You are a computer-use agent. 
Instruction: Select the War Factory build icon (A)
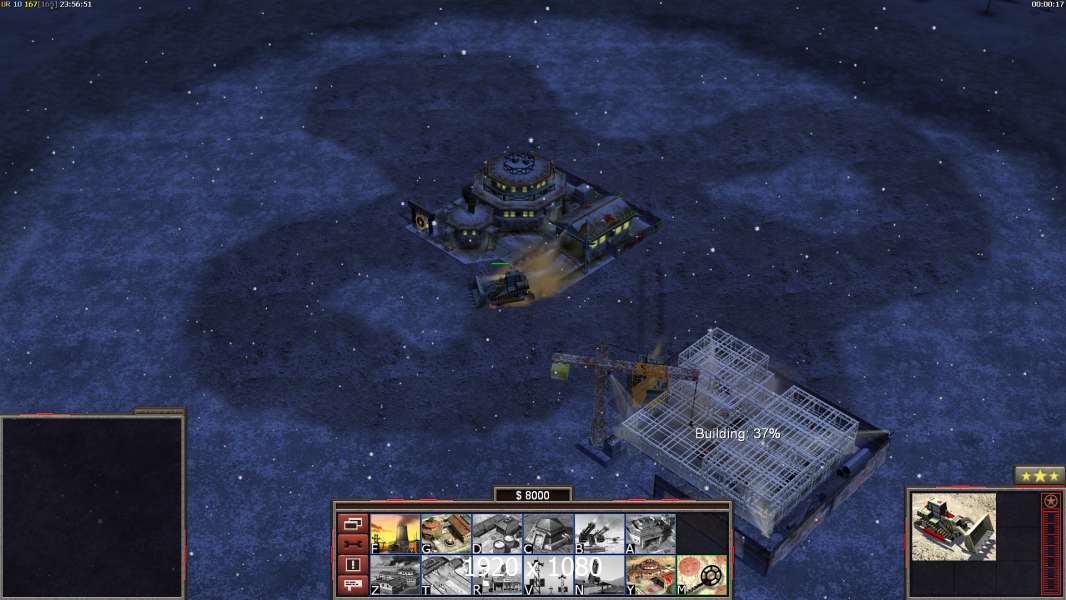point(650,534)
